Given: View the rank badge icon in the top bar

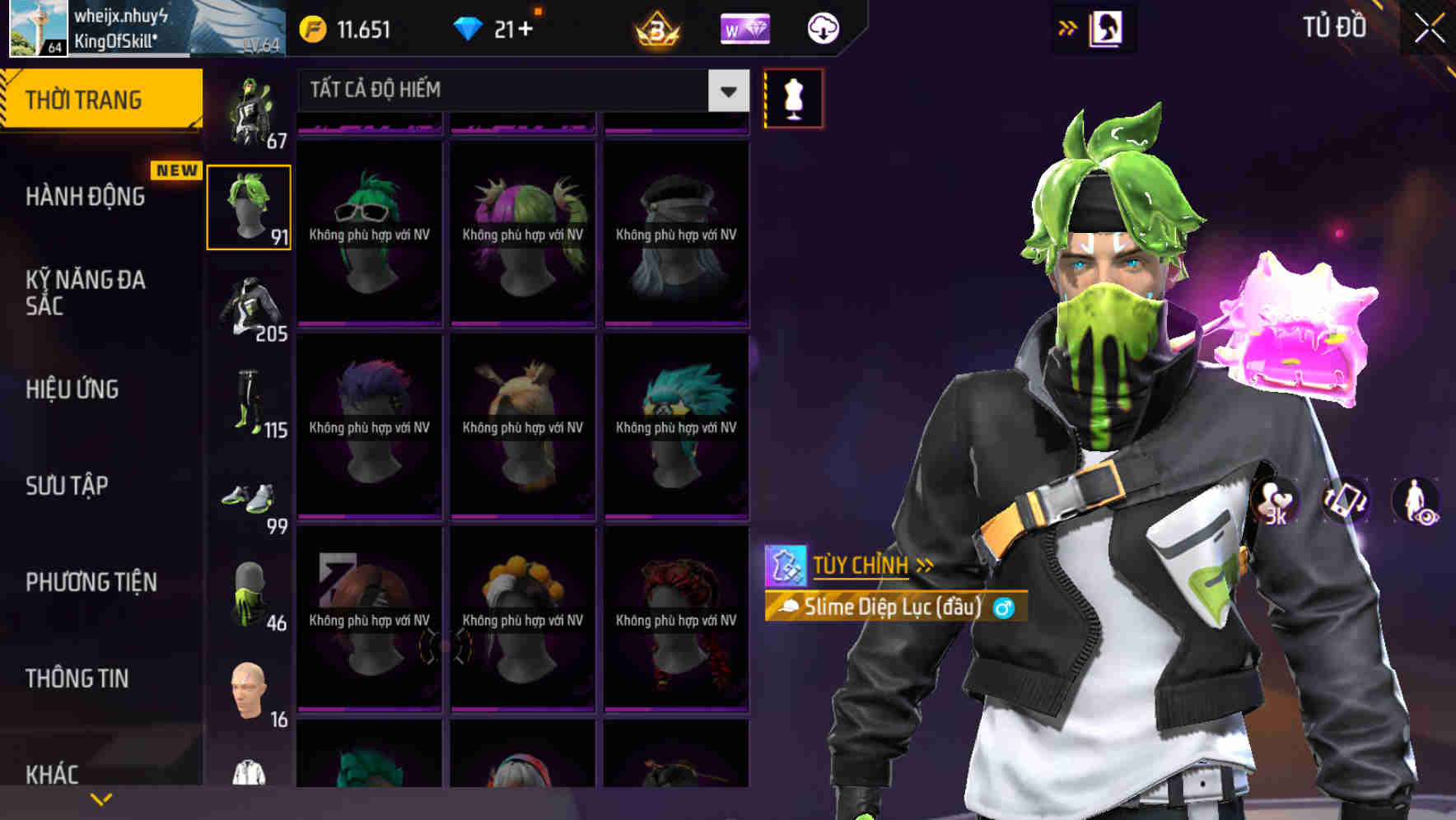Looking at the screenshot, I should (655, 30).
